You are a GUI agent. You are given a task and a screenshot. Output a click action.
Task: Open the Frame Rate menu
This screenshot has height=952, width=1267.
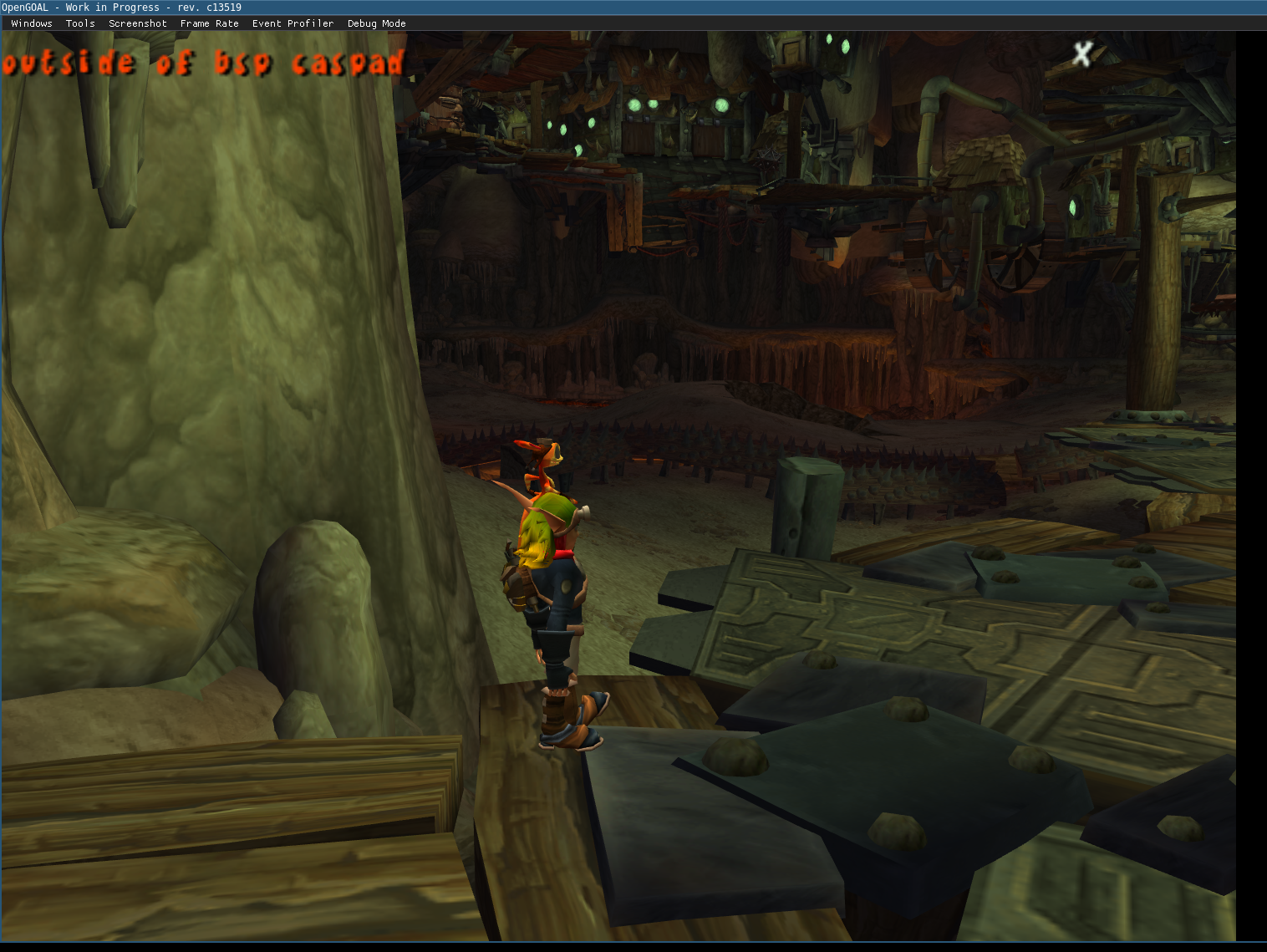(210, 23)
